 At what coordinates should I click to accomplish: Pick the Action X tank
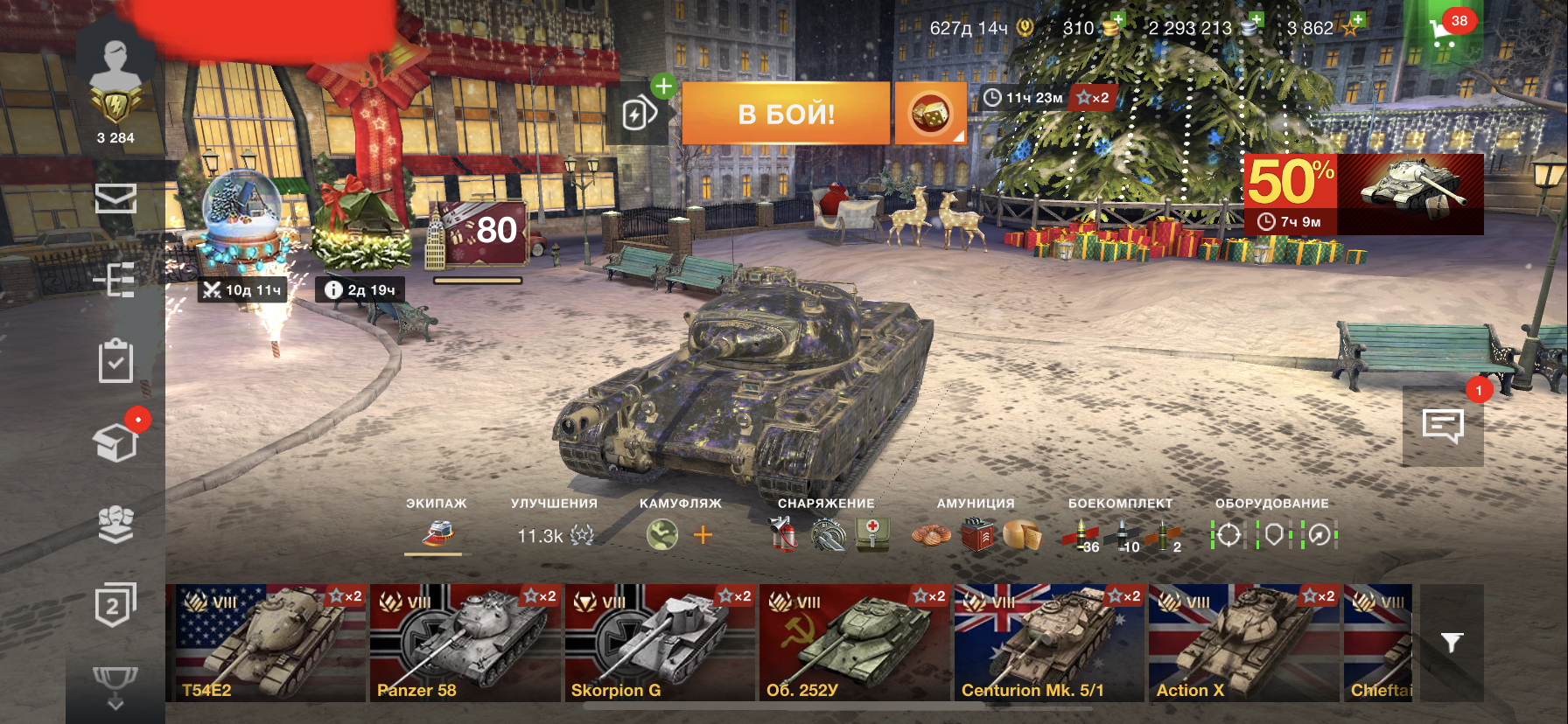[x=1243, y=644]
